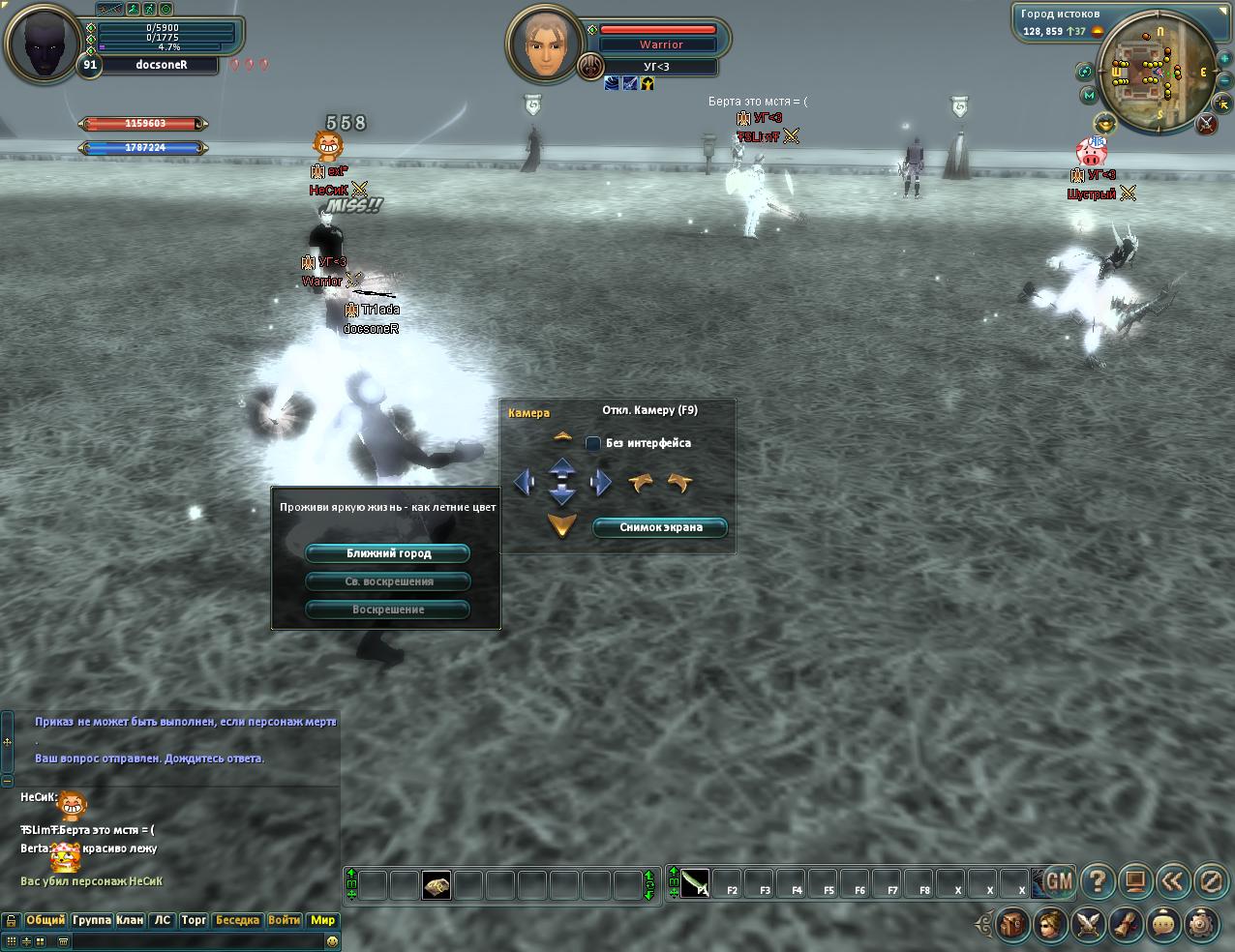
Task: Switch to the "Торг" chat tab
Action: point(195,920)
